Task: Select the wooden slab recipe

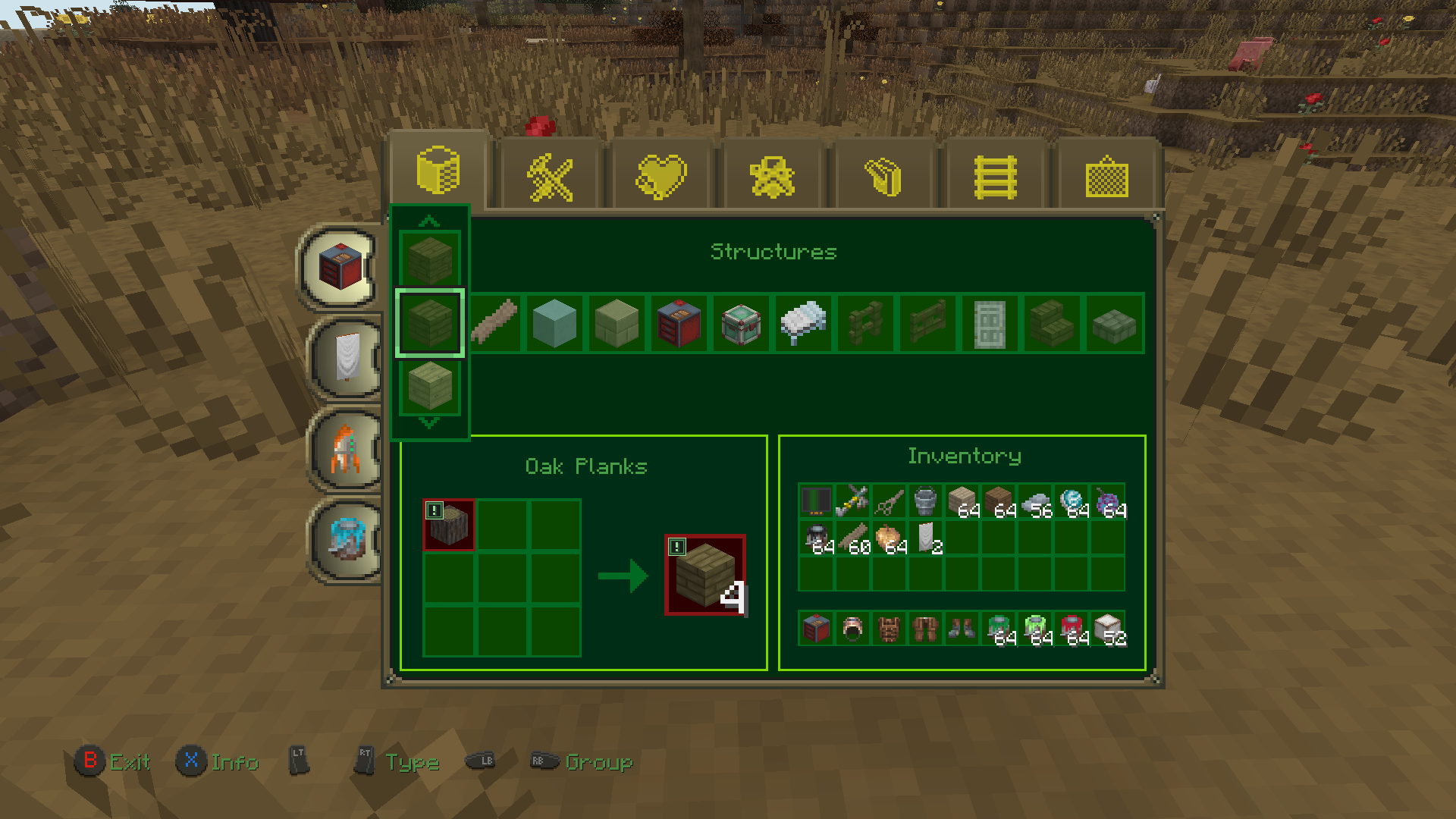Action: (x=1113, y=322)
